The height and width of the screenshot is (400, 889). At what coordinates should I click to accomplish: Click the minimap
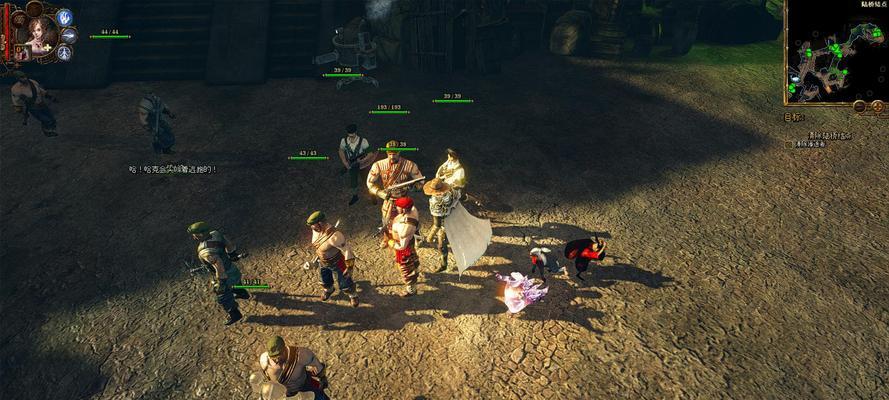(x=836, y=50)
